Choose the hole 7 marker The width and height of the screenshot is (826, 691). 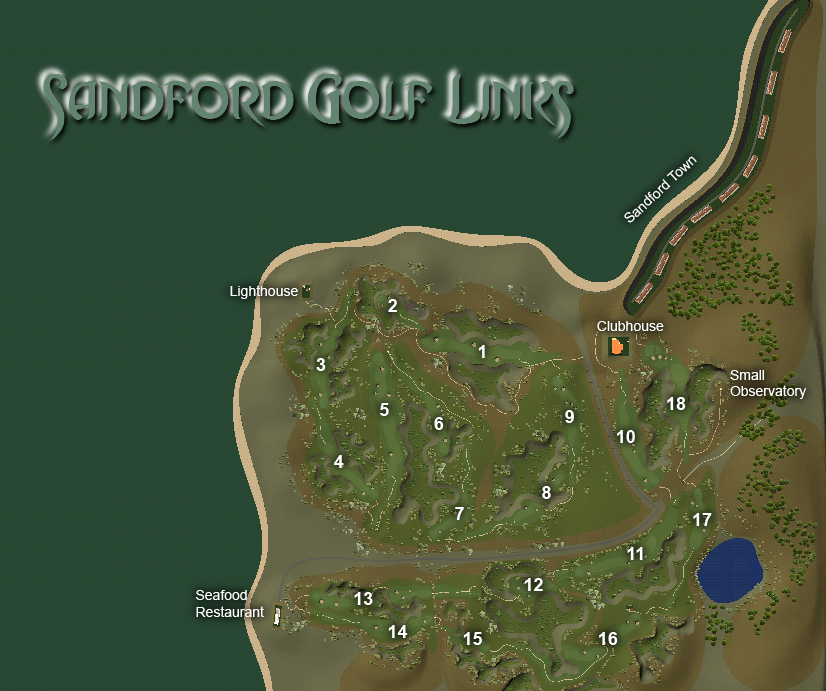click(459, 514)
